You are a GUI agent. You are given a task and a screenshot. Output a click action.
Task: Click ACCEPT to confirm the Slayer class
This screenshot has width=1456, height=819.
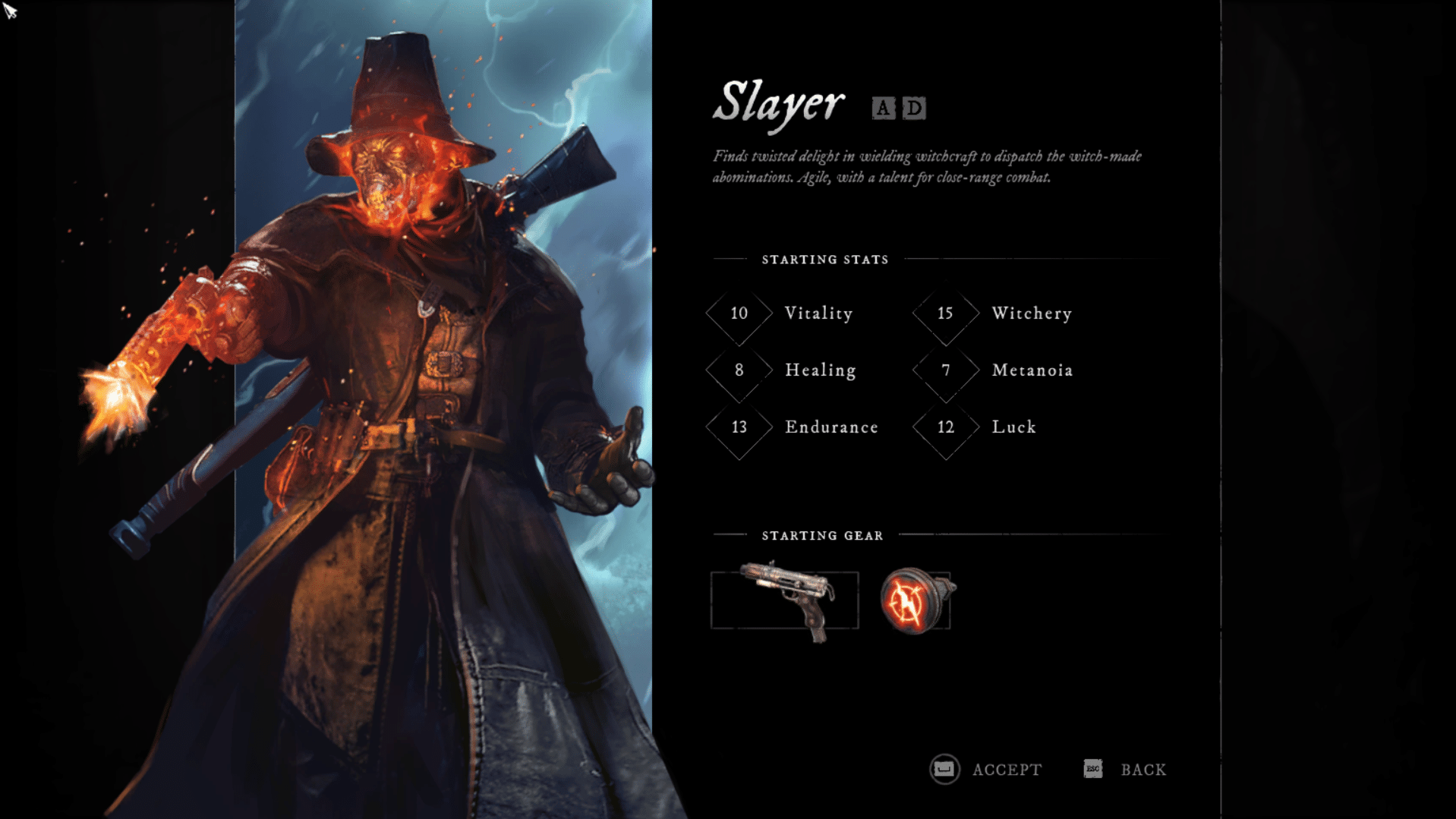click(1006, 769)
